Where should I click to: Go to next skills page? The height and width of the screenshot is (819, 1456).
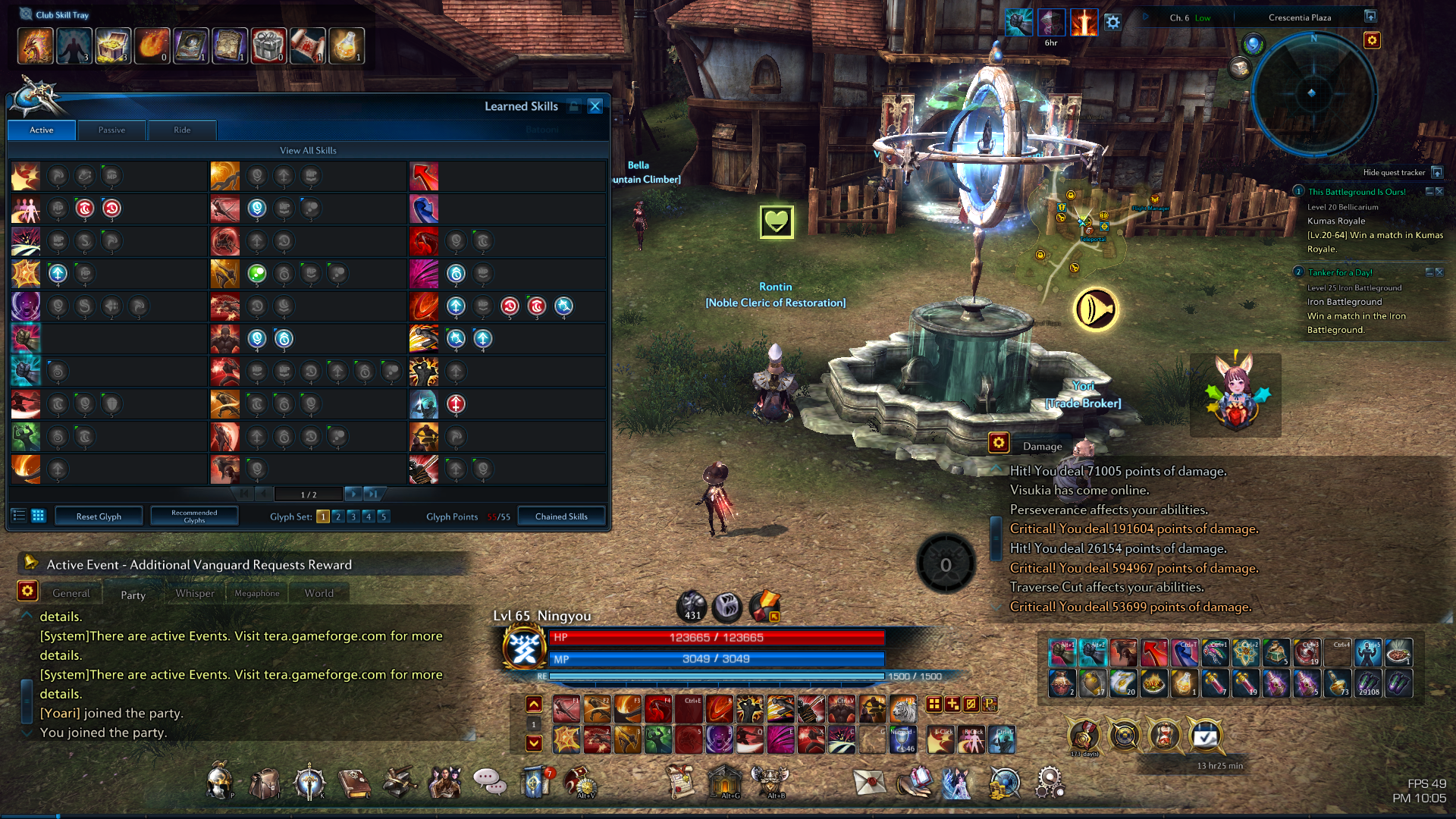(x=353, y=494)
